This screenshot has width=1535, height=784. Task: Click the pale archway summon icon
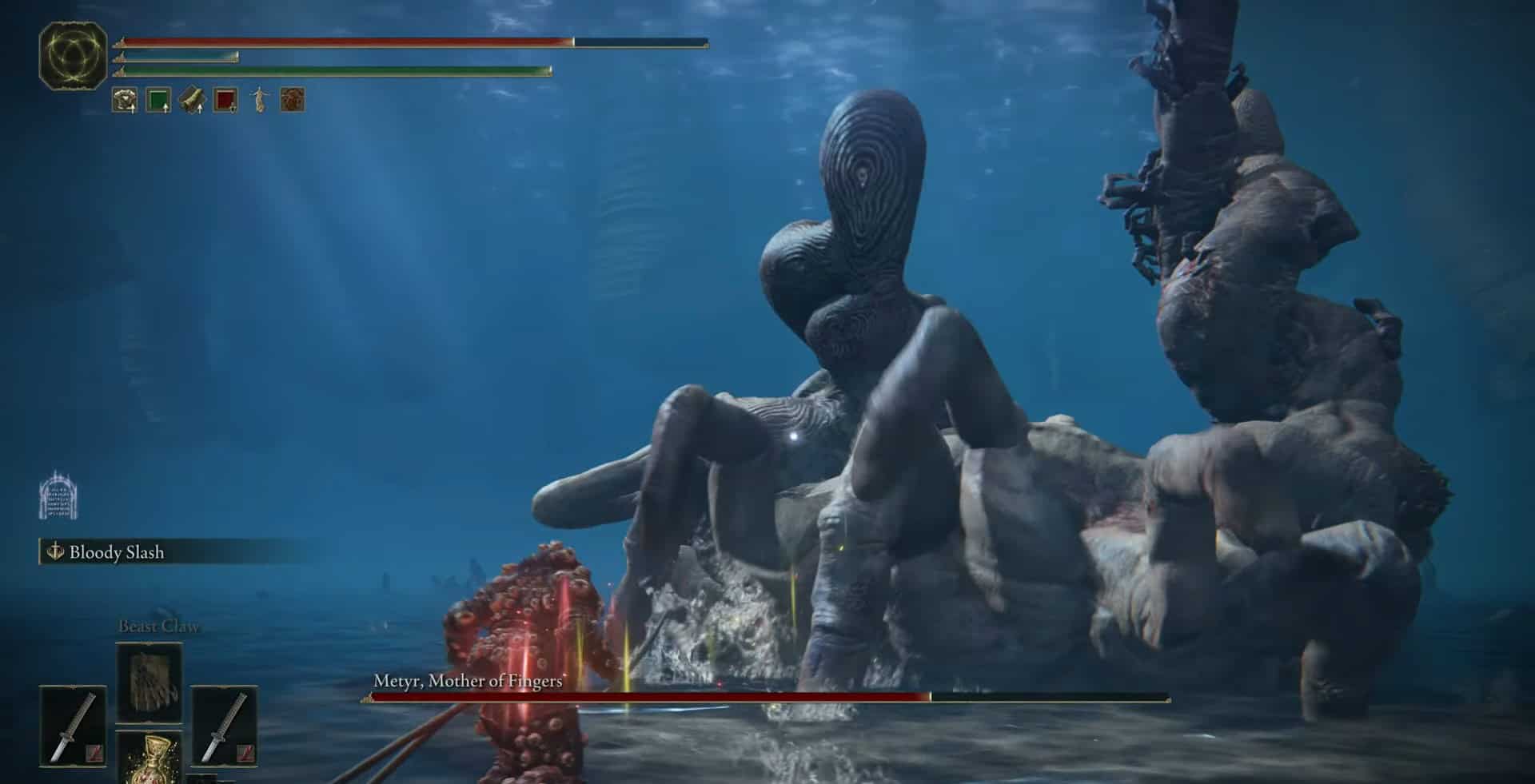tap(58, 495)
